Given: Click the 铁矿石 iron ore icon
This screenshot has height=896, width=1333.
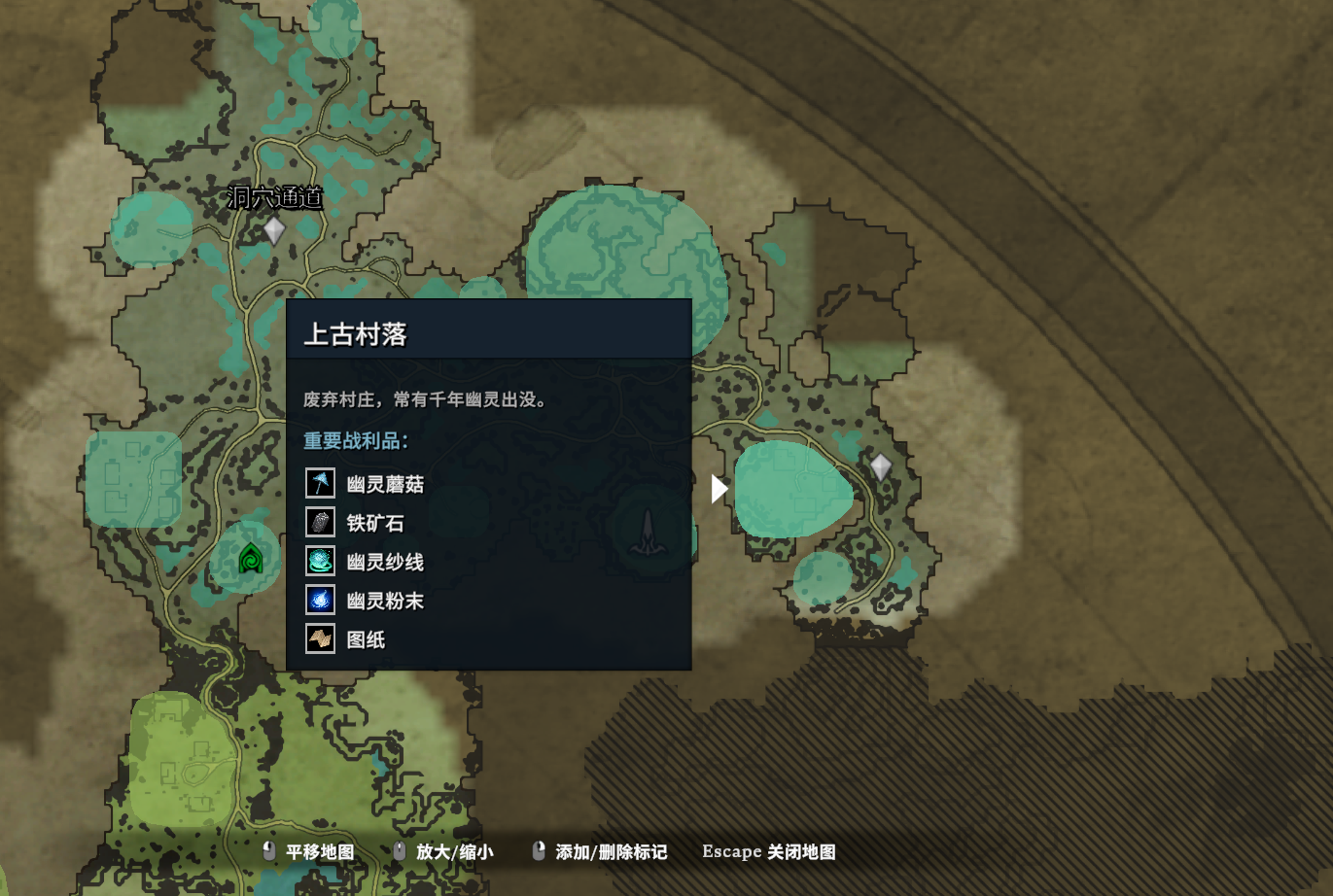Looking at the screenshot, I should [x=319, y=522].
